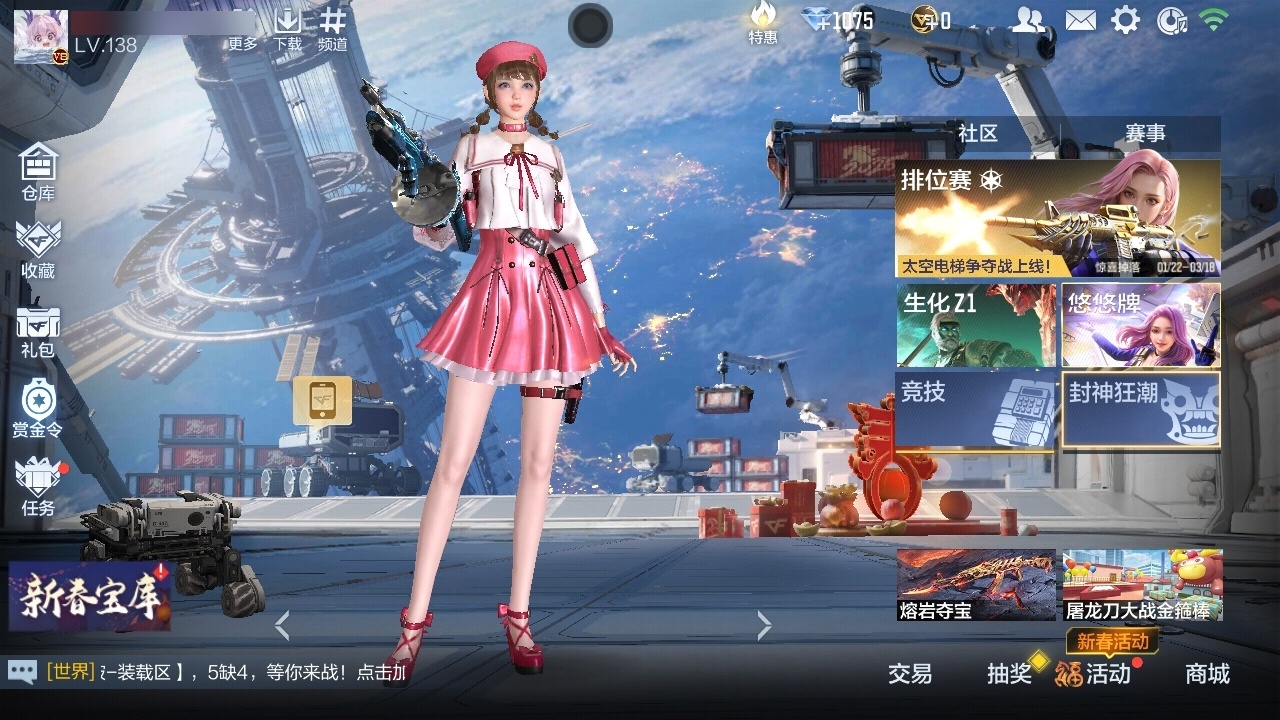
Task: Select the 封神狂潮 mode tile
Action: click(x=1140, y=410)
